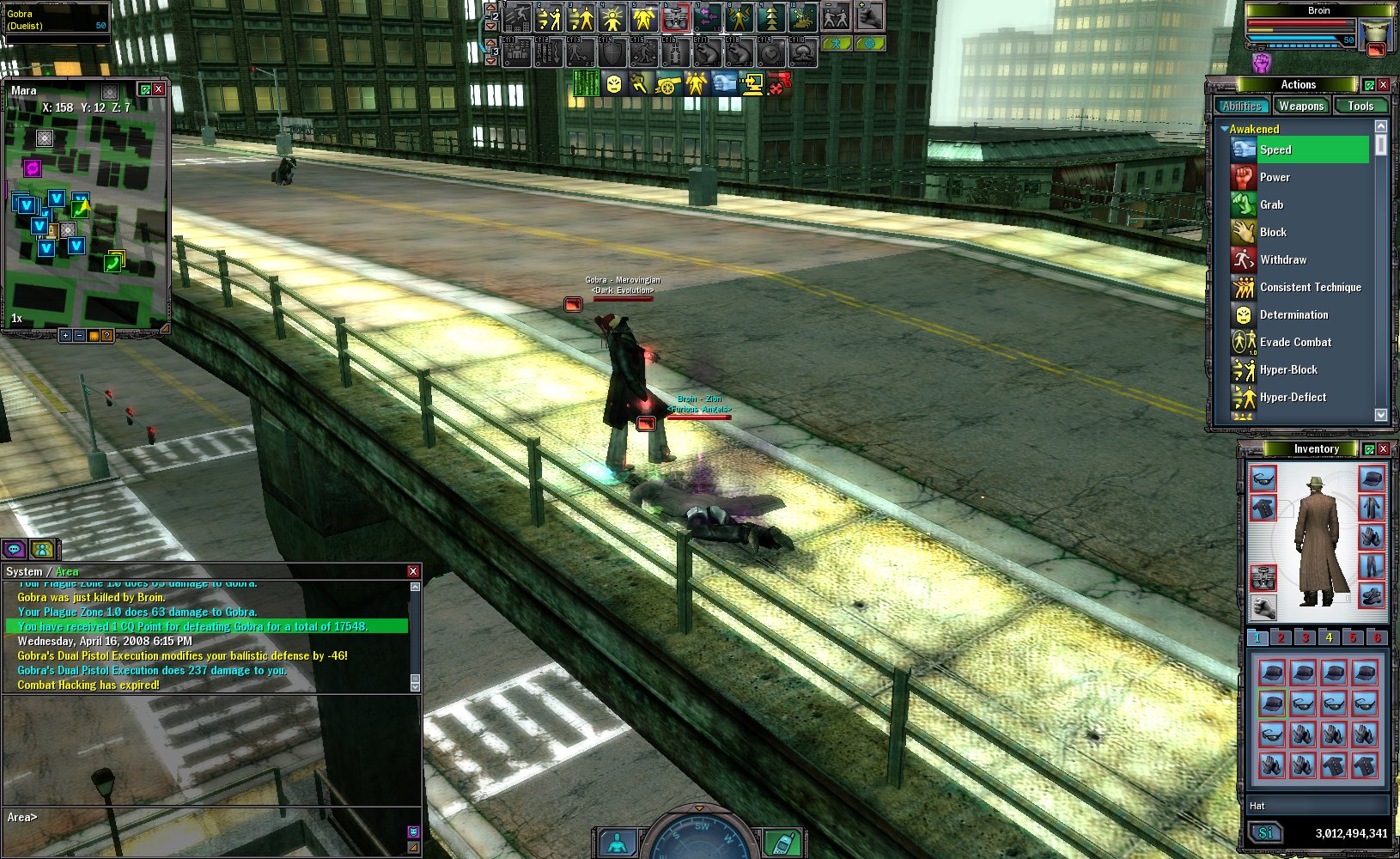The height and width of the screenshot is (859, 1400).
Task: Zoom in on the Mara minimap
Action: click(65, 336)
